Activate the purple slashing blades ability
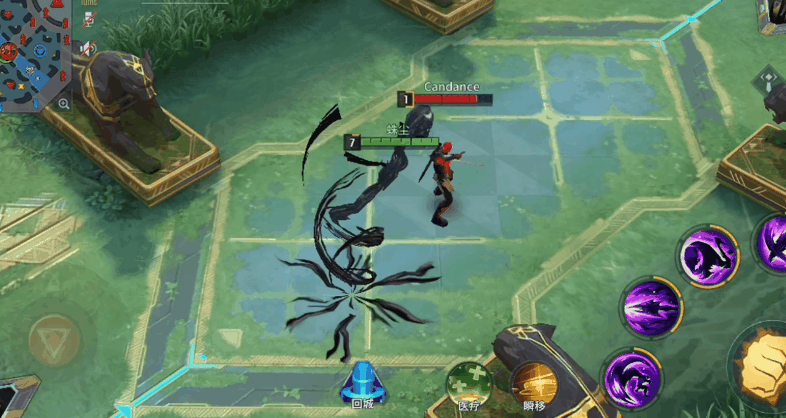The height and width of the screenshot is (418, 786). [651, 305]
